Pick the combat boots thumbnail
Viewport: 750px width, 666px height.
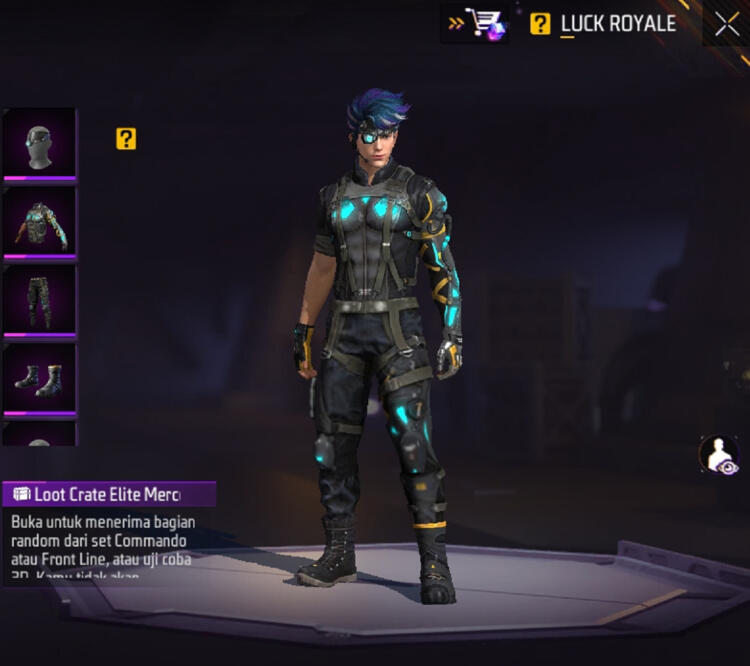click(39, 378)
